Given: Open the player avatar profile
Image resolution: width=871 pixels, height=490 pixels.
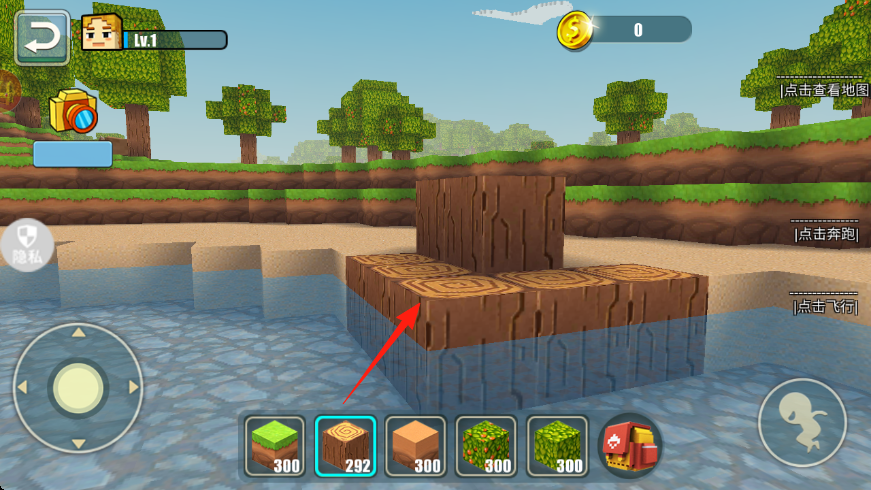Looking at the screenshot, I should coord(101,34).
